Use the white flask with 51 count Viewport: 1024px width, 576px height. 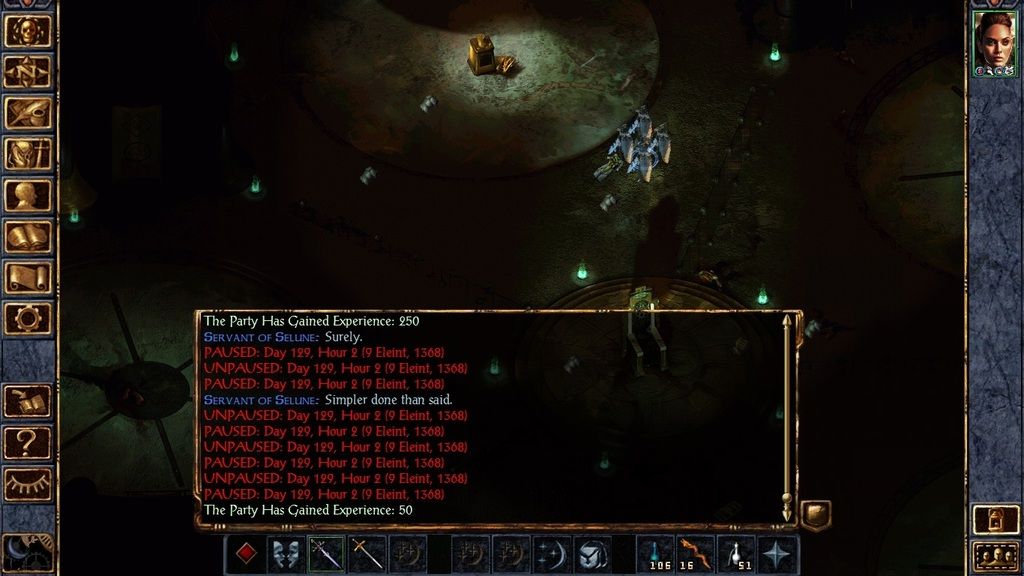(738, 554)
